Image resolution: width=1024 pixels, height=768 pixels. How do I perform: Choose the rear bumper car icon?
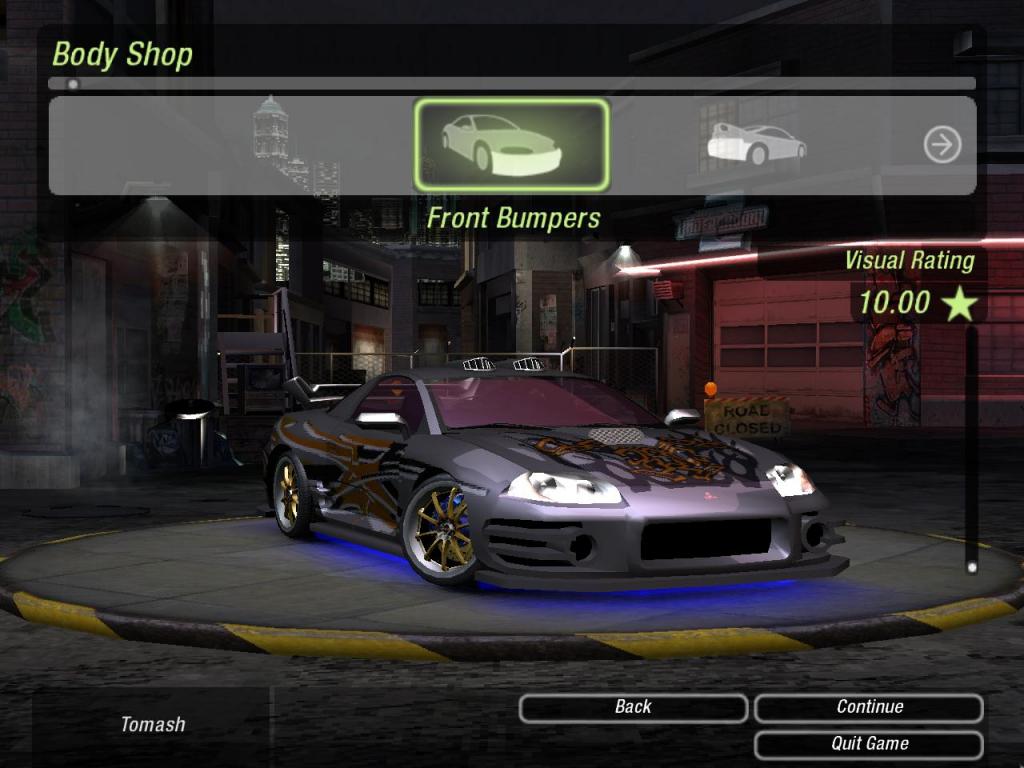756,145
